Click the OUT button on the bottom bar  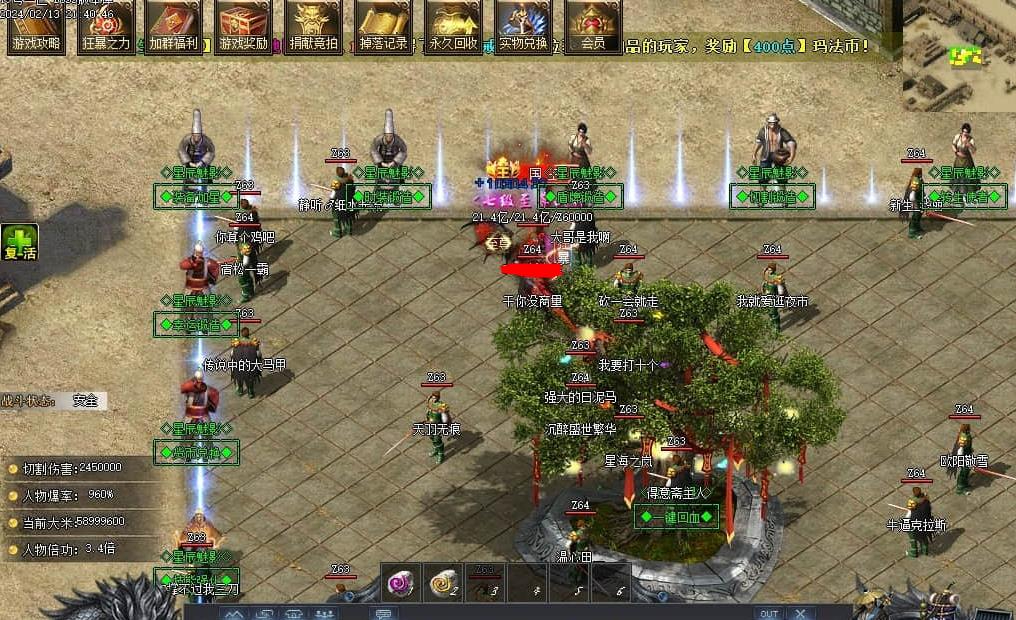tap(769, 613)
